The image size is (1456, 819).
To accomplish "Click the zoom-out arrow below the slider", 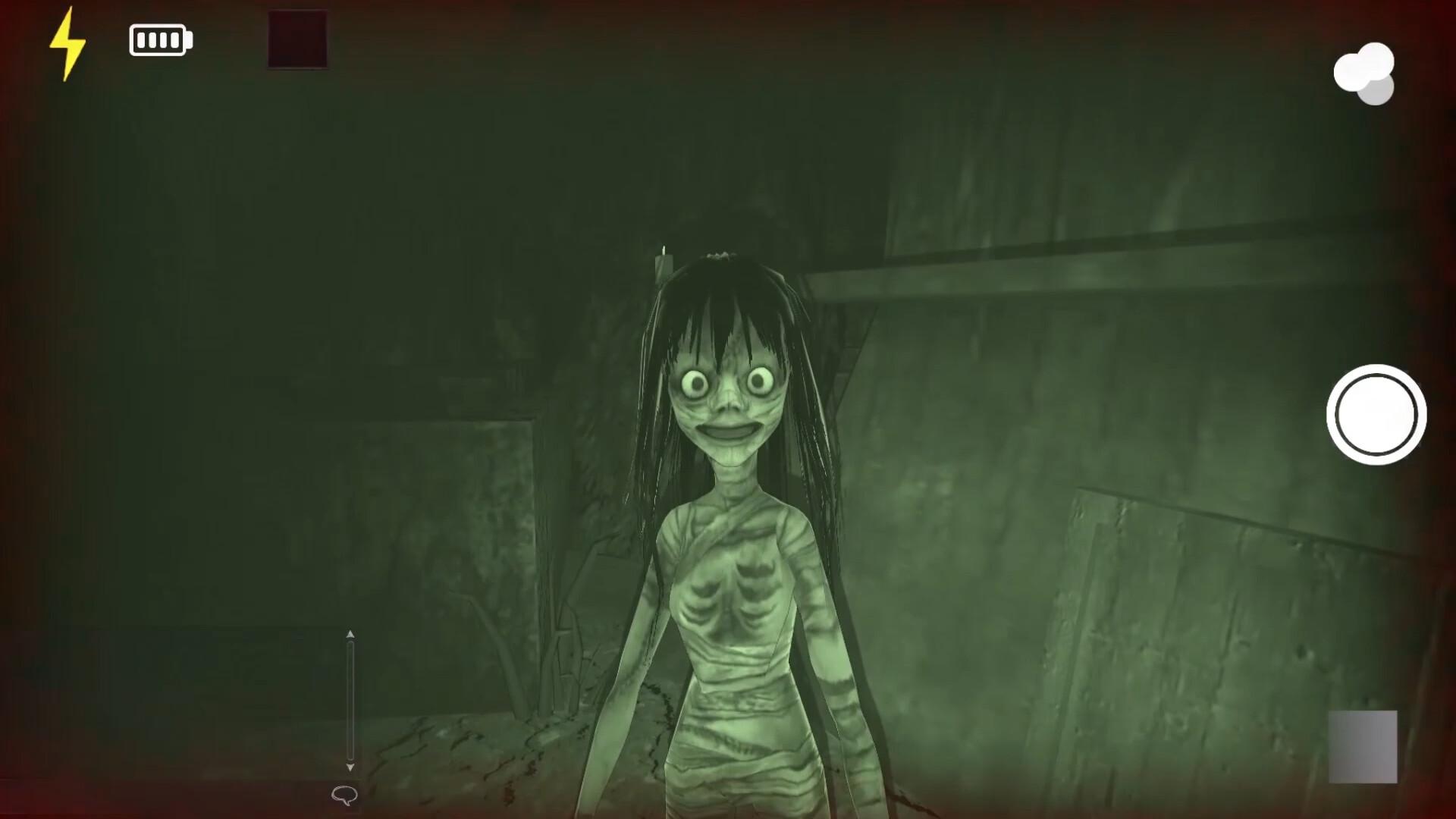I will (350, 767).
